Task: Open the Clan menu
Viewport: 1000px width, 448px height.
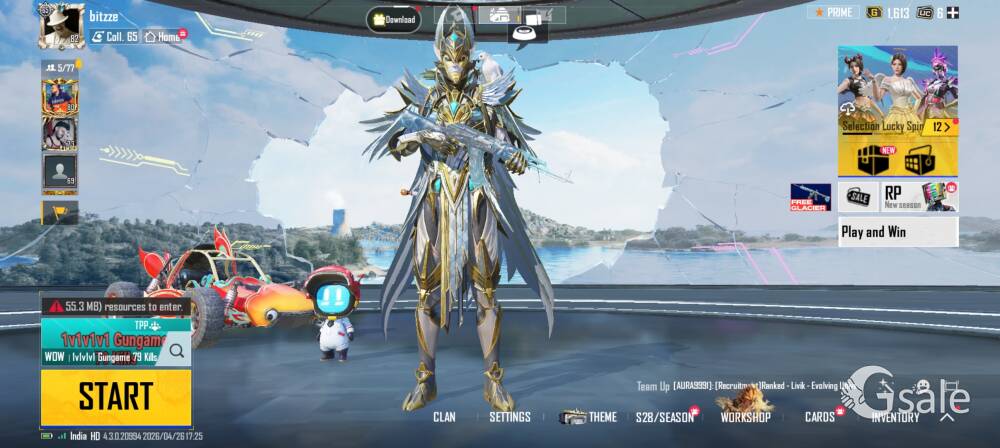Action: pos(444,417)
